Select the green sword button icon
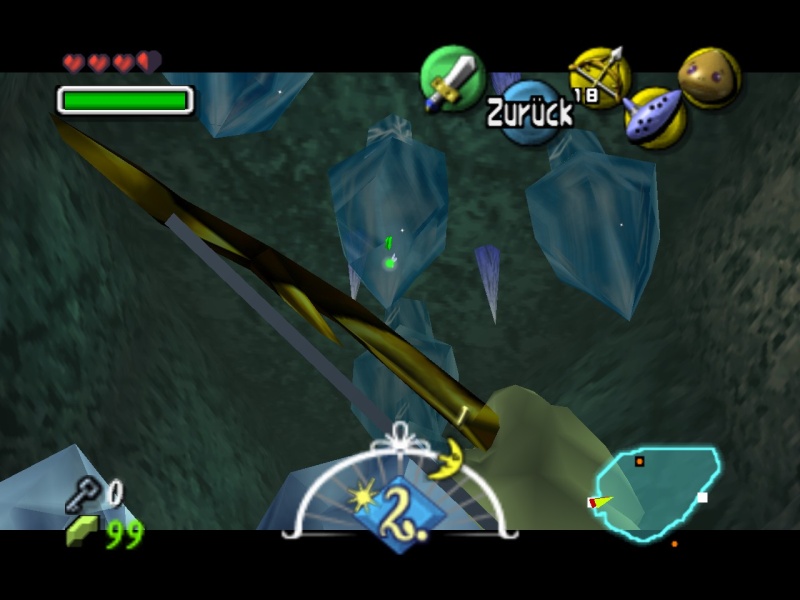Image resolution: width=800 pixels, height=600 pixels. (452, 78)
